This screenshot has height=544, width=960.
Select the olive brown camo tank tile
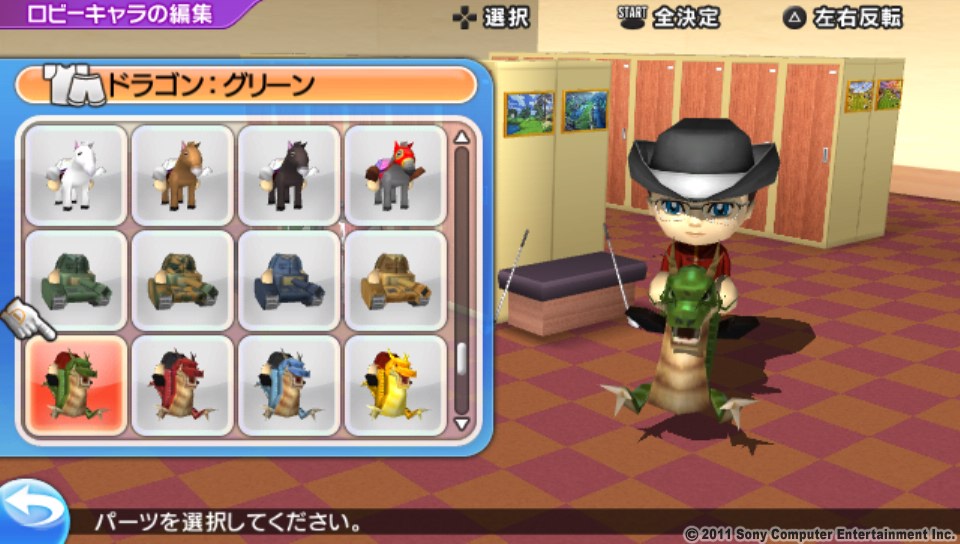click(183, 280)
